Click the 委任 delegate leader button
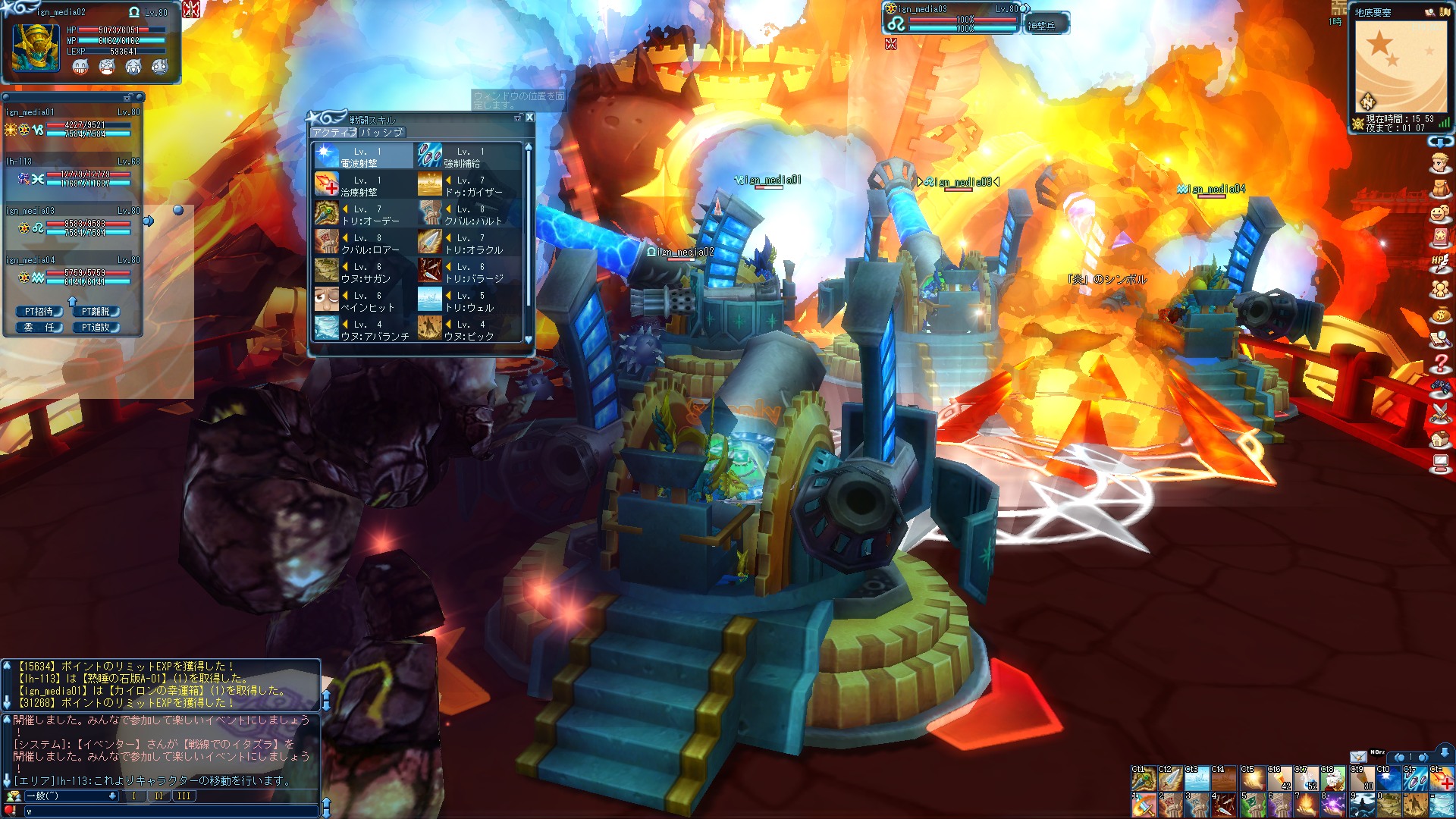This screenshot has width=1456, height=819. 39,328
